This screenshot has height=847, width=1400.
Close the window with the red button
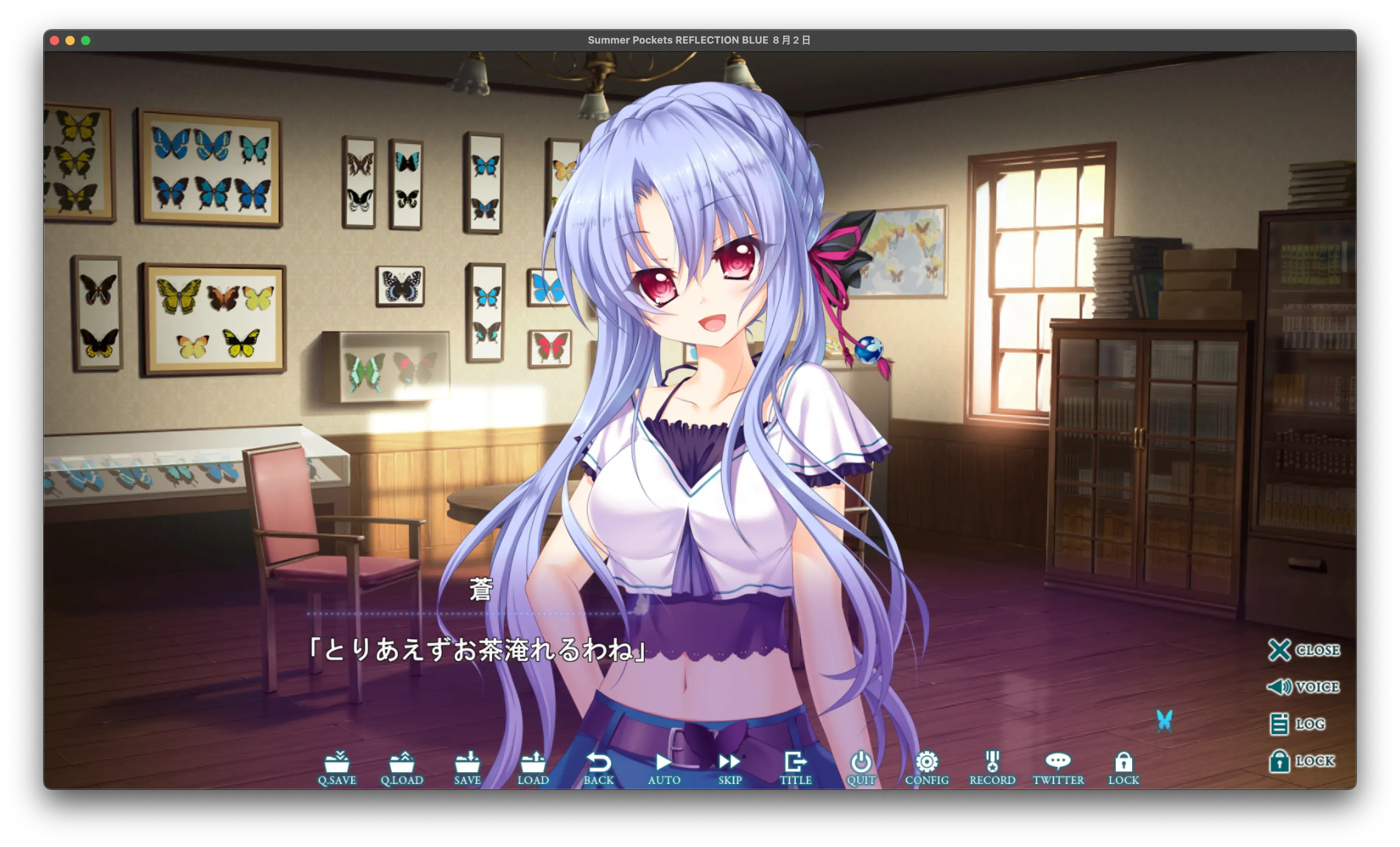pyautogui.click(x=55, y=40)
